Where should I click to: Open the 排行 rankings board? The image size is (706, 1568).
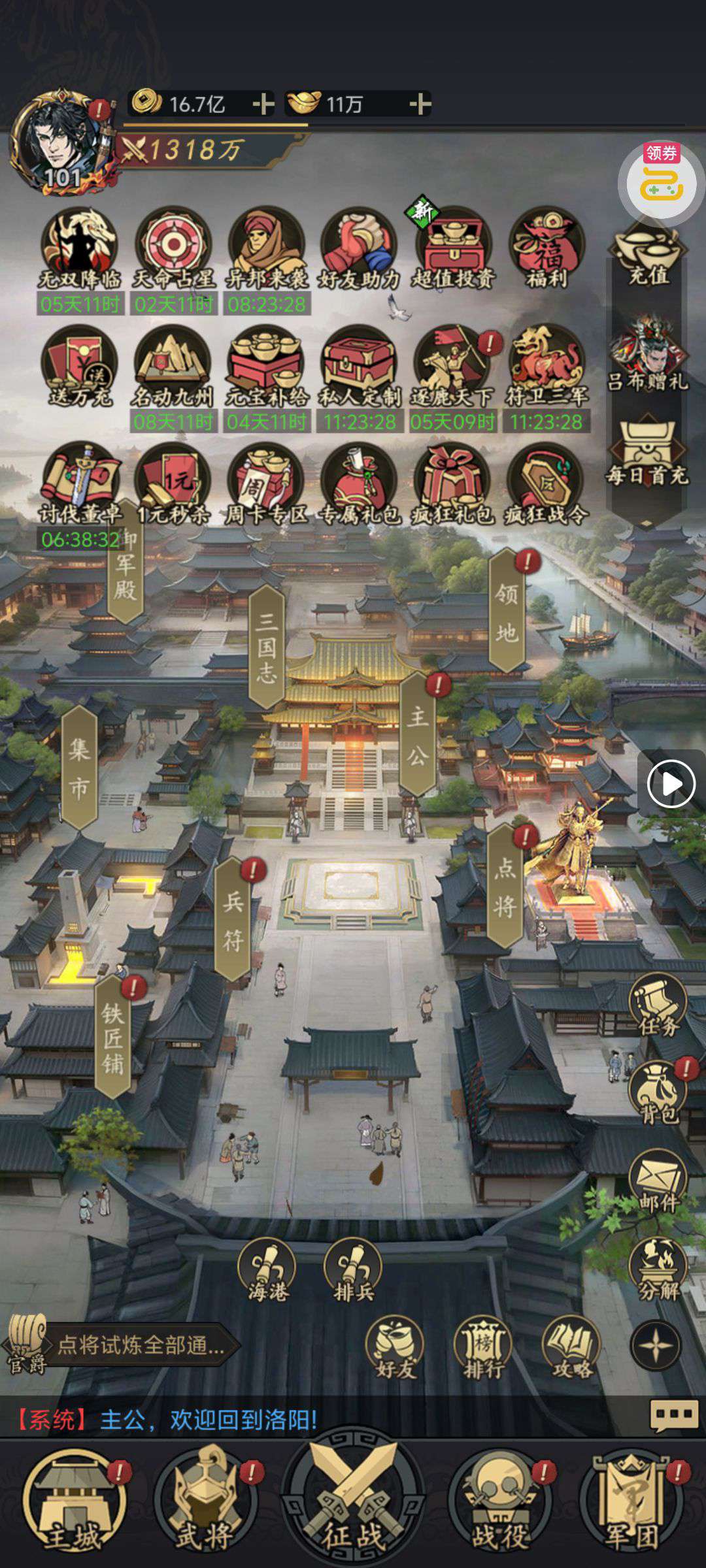483,1347
